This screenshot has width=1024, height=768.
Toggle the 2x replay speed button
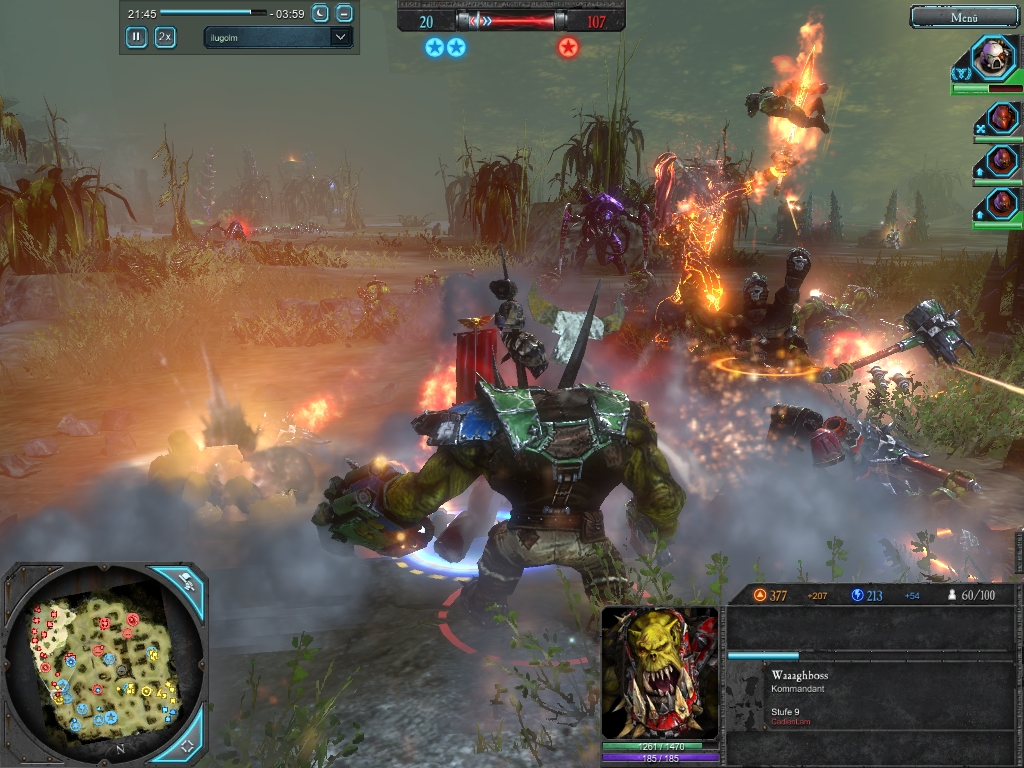pos(165,37)
